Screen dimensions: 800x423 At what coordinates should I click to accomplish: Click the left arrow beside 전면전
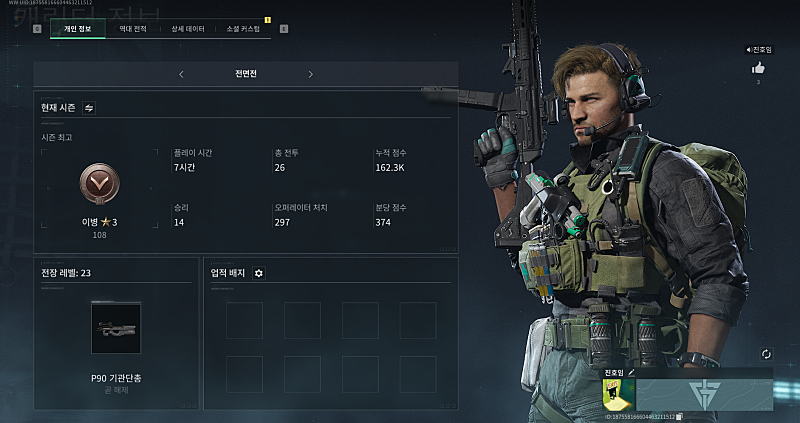(181, 74)
